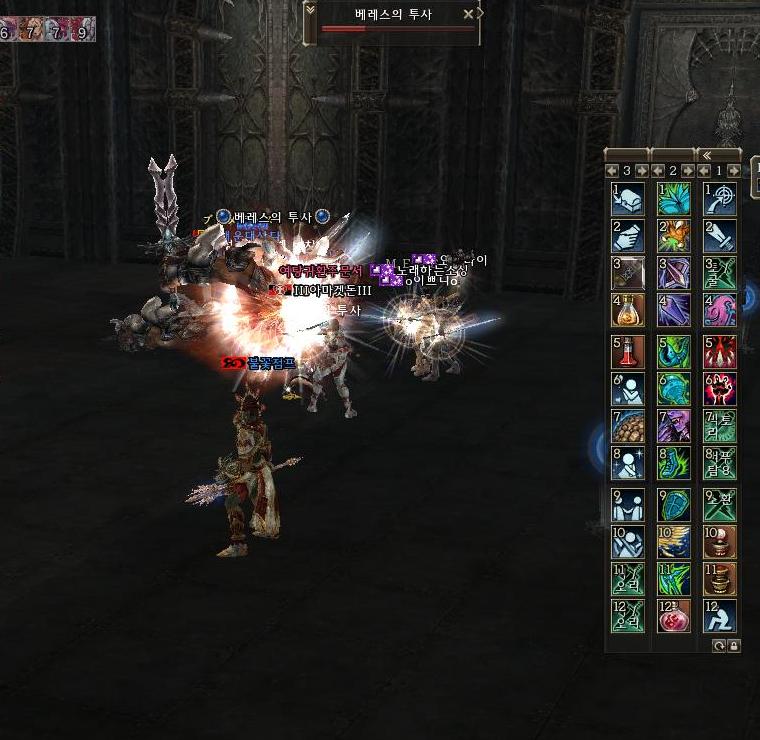Image resolution: width=760 pixels, height=740 pixels.
Task: Use the golden wings skill in slot 10
Action: point(674,542)
